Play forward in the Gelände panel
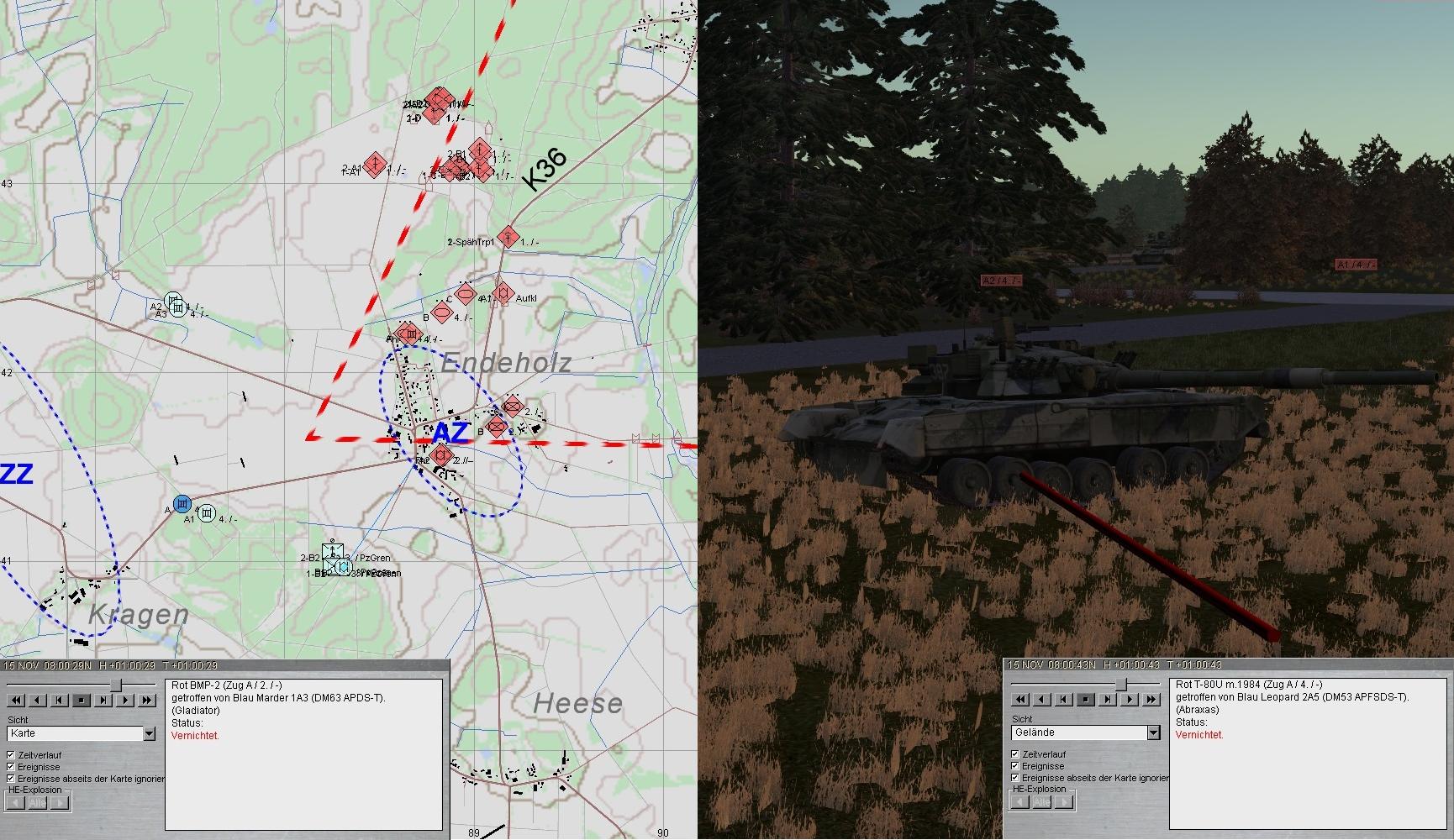The width and height of the screenshot is (1454, 840). tap(1130, 699)
